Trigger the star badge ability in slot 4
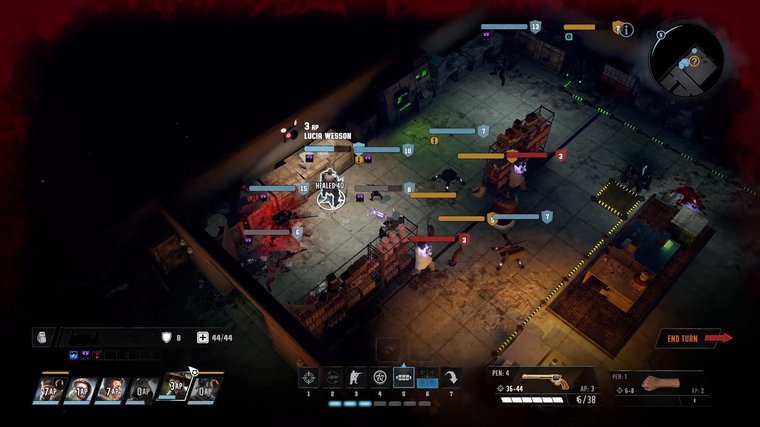This screenshot has width=760, height=427. tap(380, 377)
